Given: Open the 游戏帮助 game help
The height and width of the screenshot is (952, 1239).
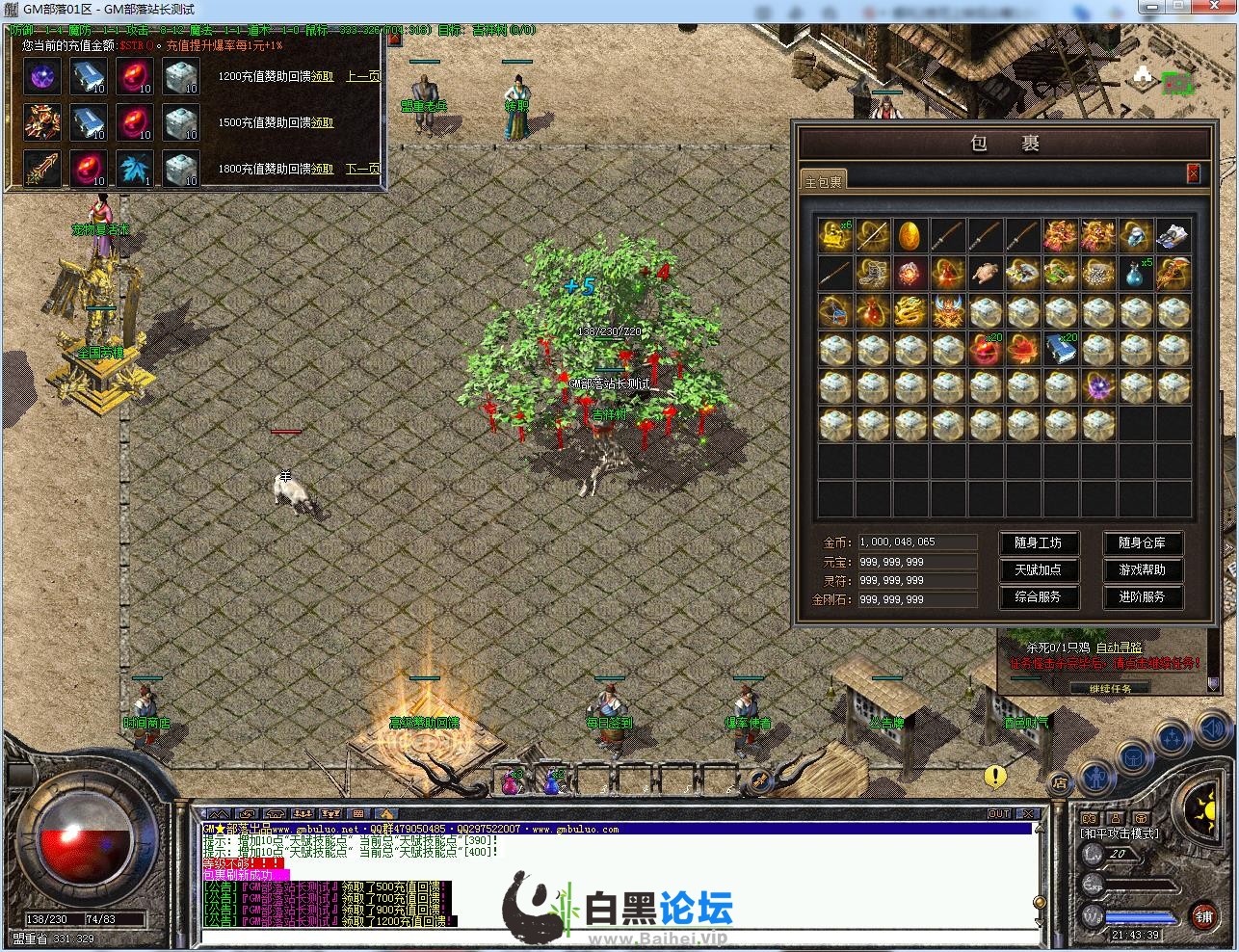Looking at the screenshot, I should [x=1142, y=570].
